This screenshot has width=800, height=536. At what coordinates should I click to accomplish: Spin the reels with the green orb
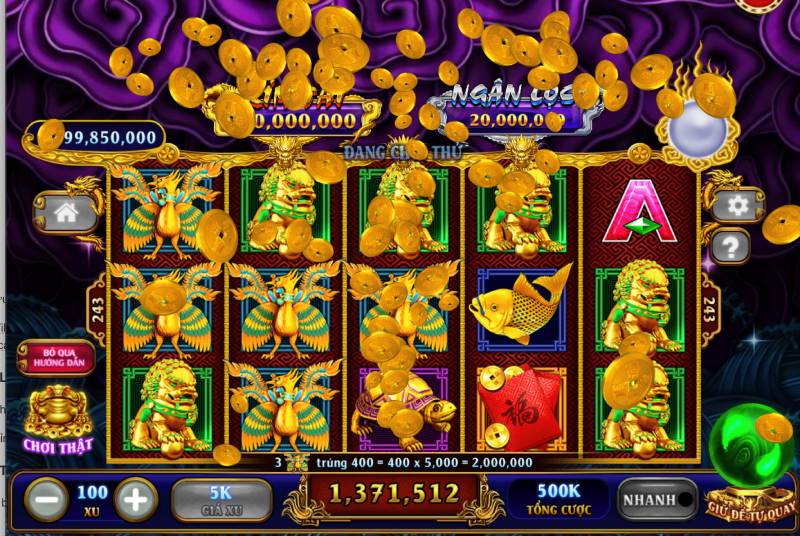point(751,446)
